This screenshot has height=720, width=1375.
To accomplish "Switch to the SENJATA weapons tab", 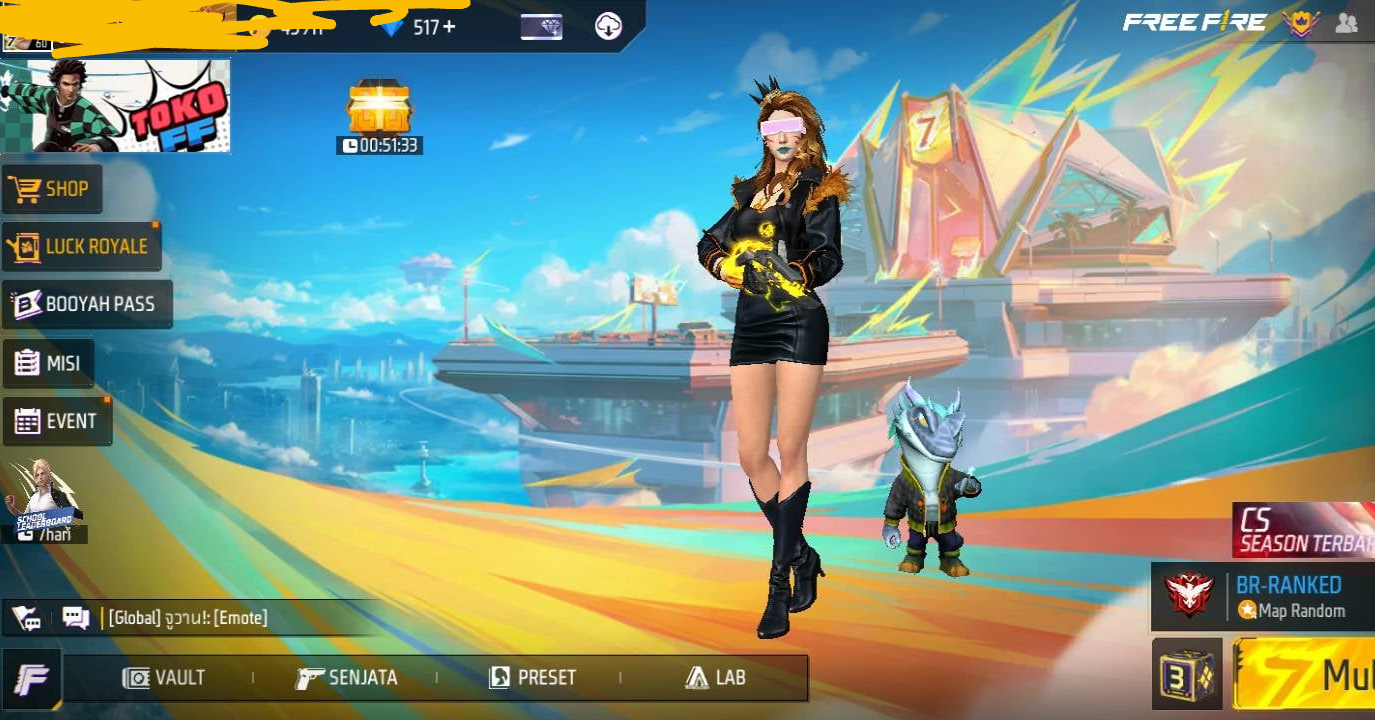I will (347, 678).
